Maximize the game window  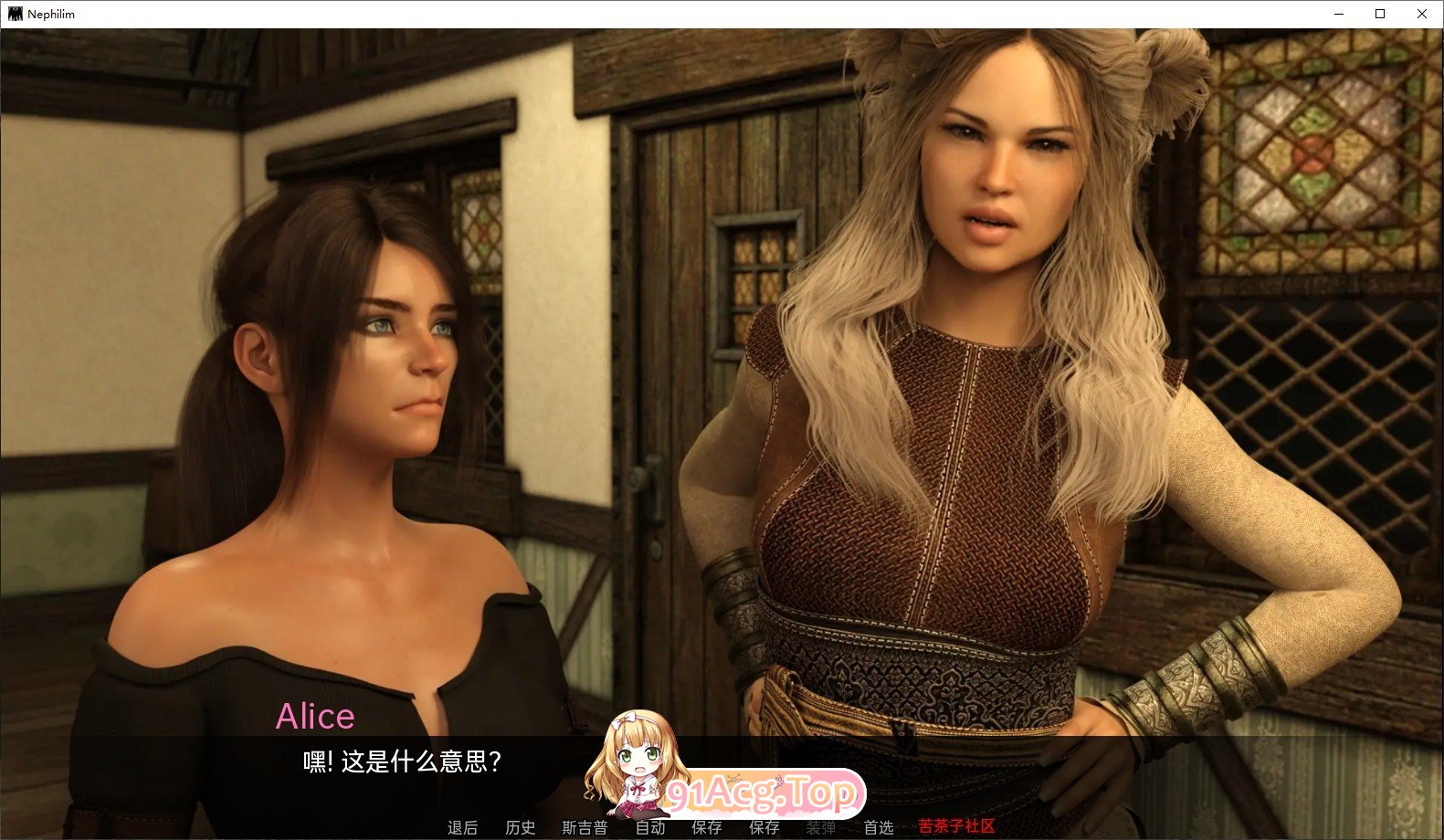tap(1379, 13)
